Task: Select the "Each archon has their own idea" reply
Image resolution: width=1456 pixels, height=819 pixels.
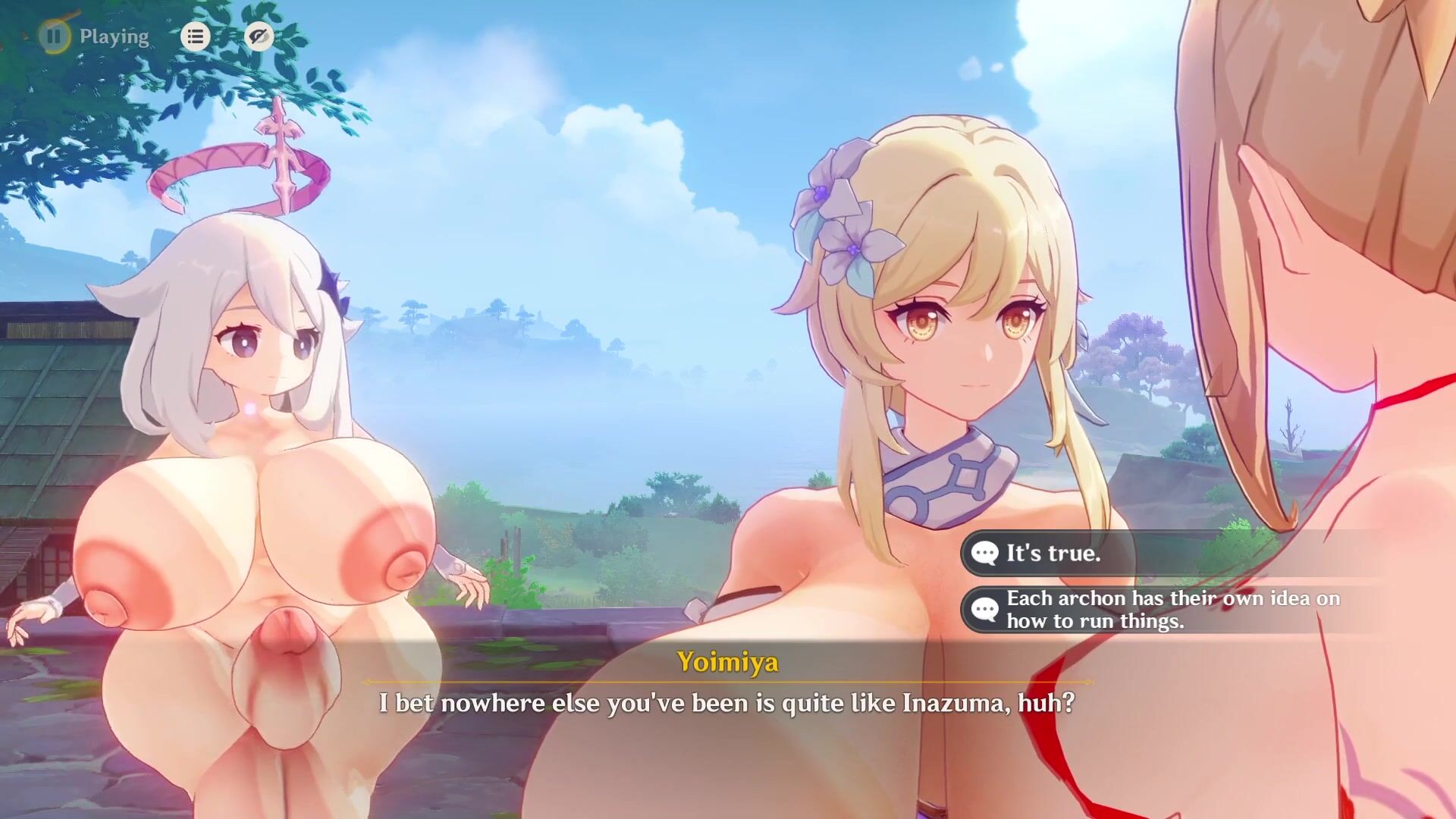Action: click(1172, 610)
